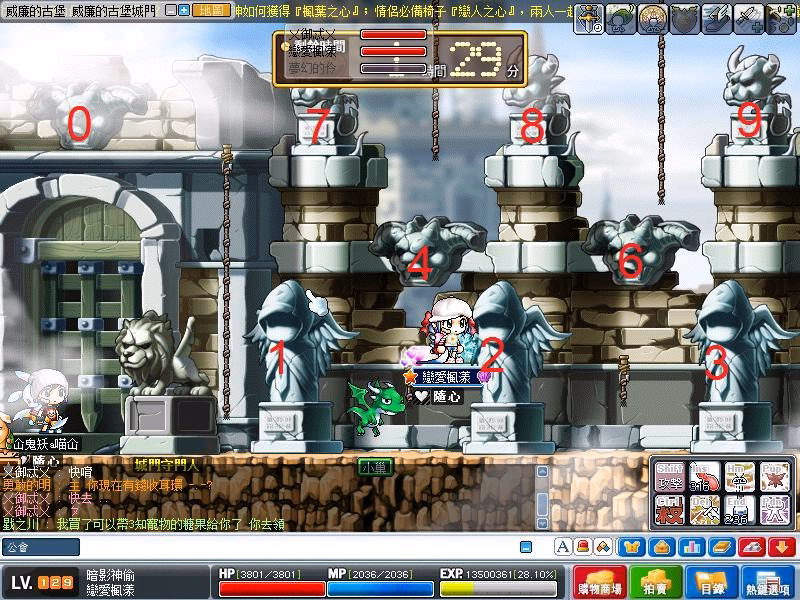Open the 購物商場 cash shop

pyautogui.click(x=605, y=583)
